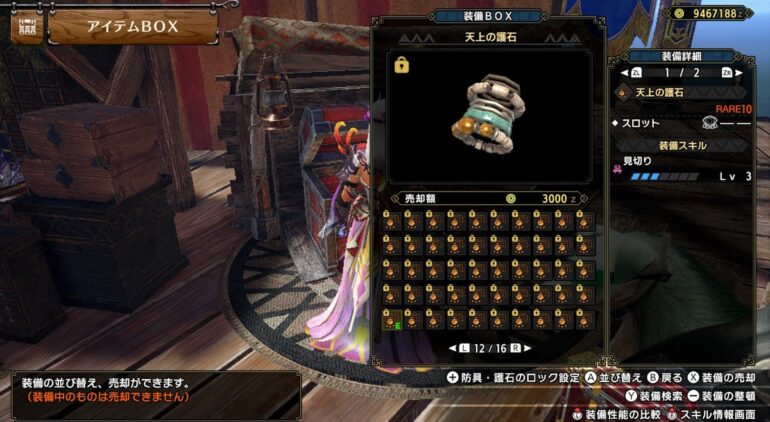770x422 pixels.
Task: Toggle the lock icon on the talisman preview
Action: [x=402, y=65]
